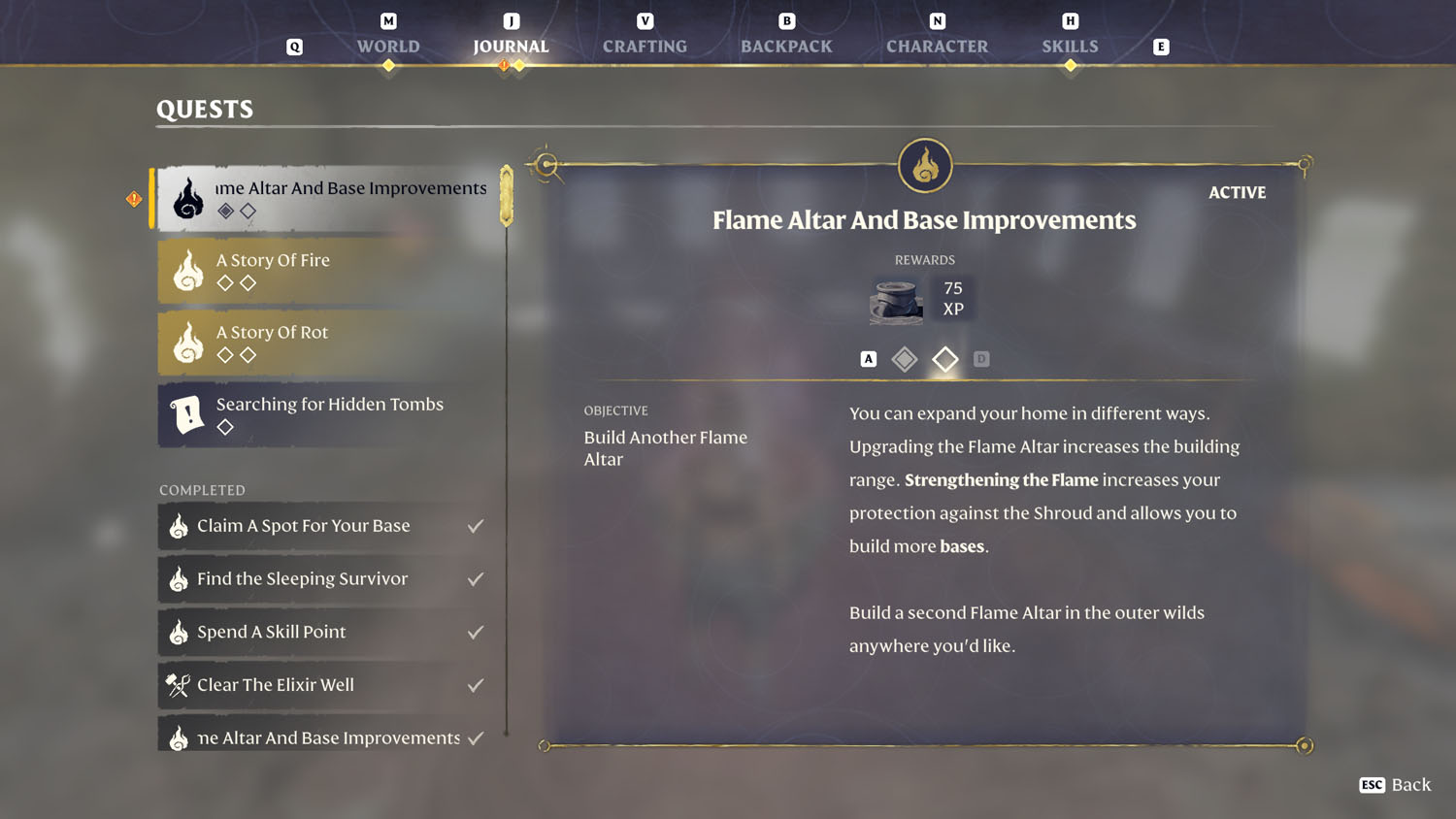
Task: Click the flame emblem above the quest title
Action: pos(924,165)
